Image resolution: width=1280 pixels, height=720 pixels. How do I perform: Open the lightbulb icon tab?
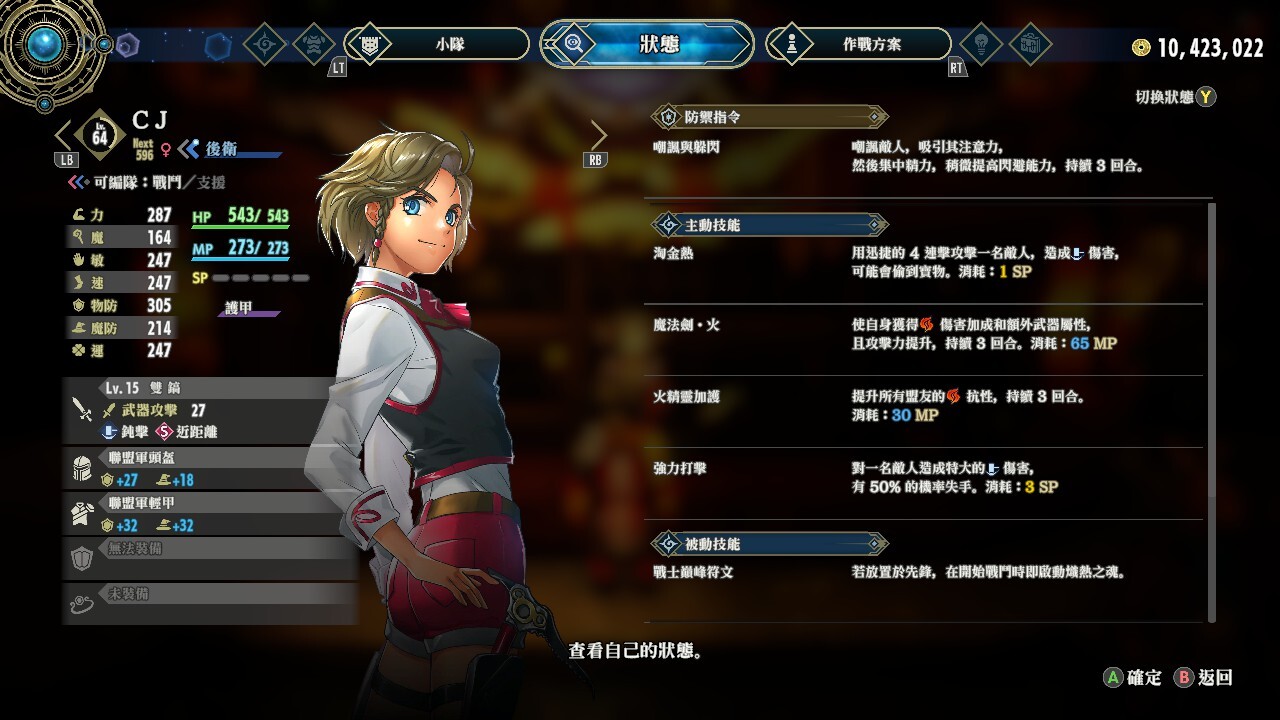click(x=979, y=44)
